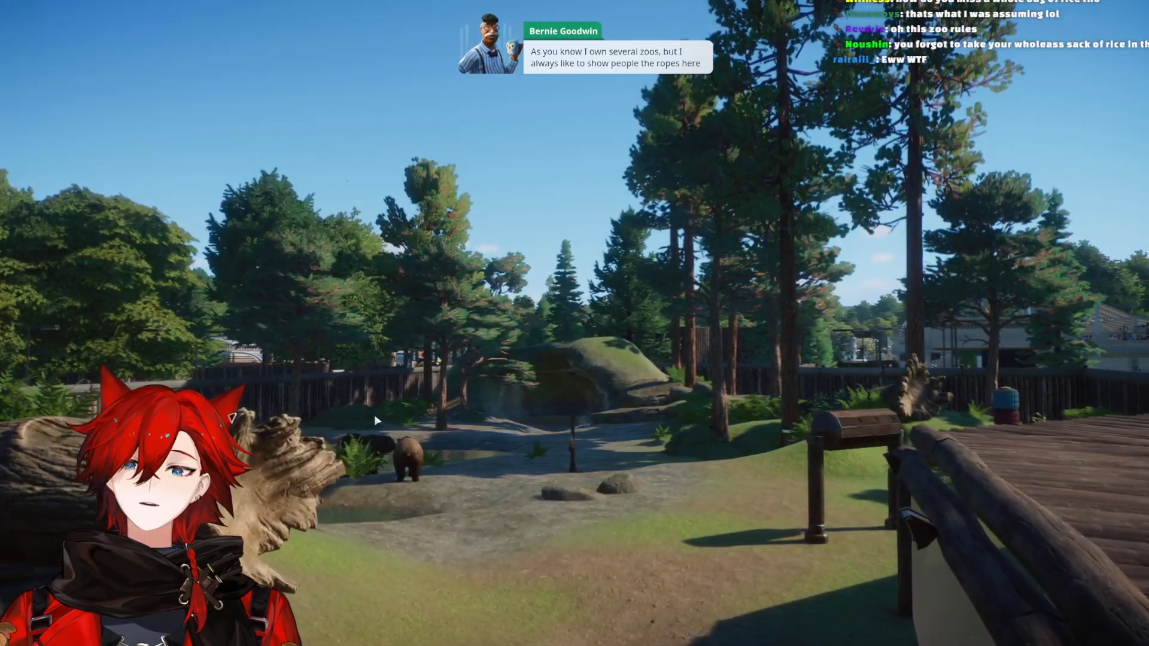1149x646 pixels.
Task: Click the green Bernie Goodwin name tag
Action: [x=563, y=31]
